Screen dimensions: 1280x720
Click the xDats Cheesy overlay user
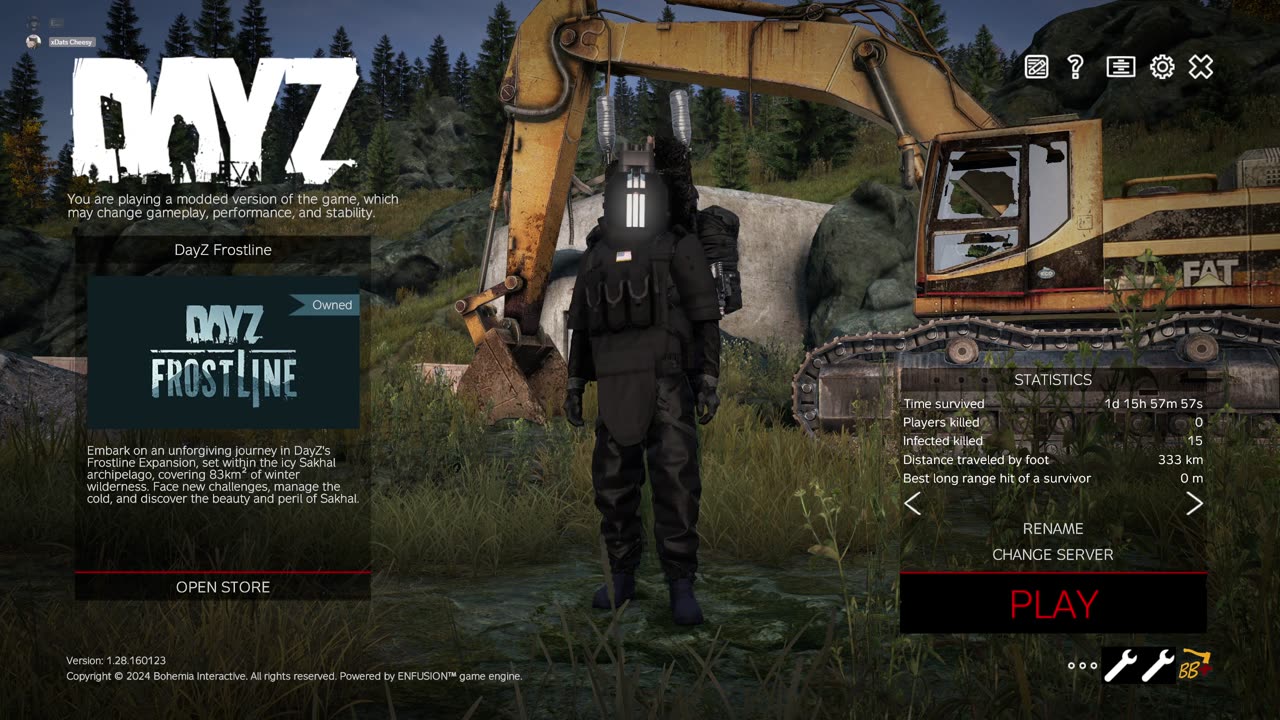click(x=70, y=41)
